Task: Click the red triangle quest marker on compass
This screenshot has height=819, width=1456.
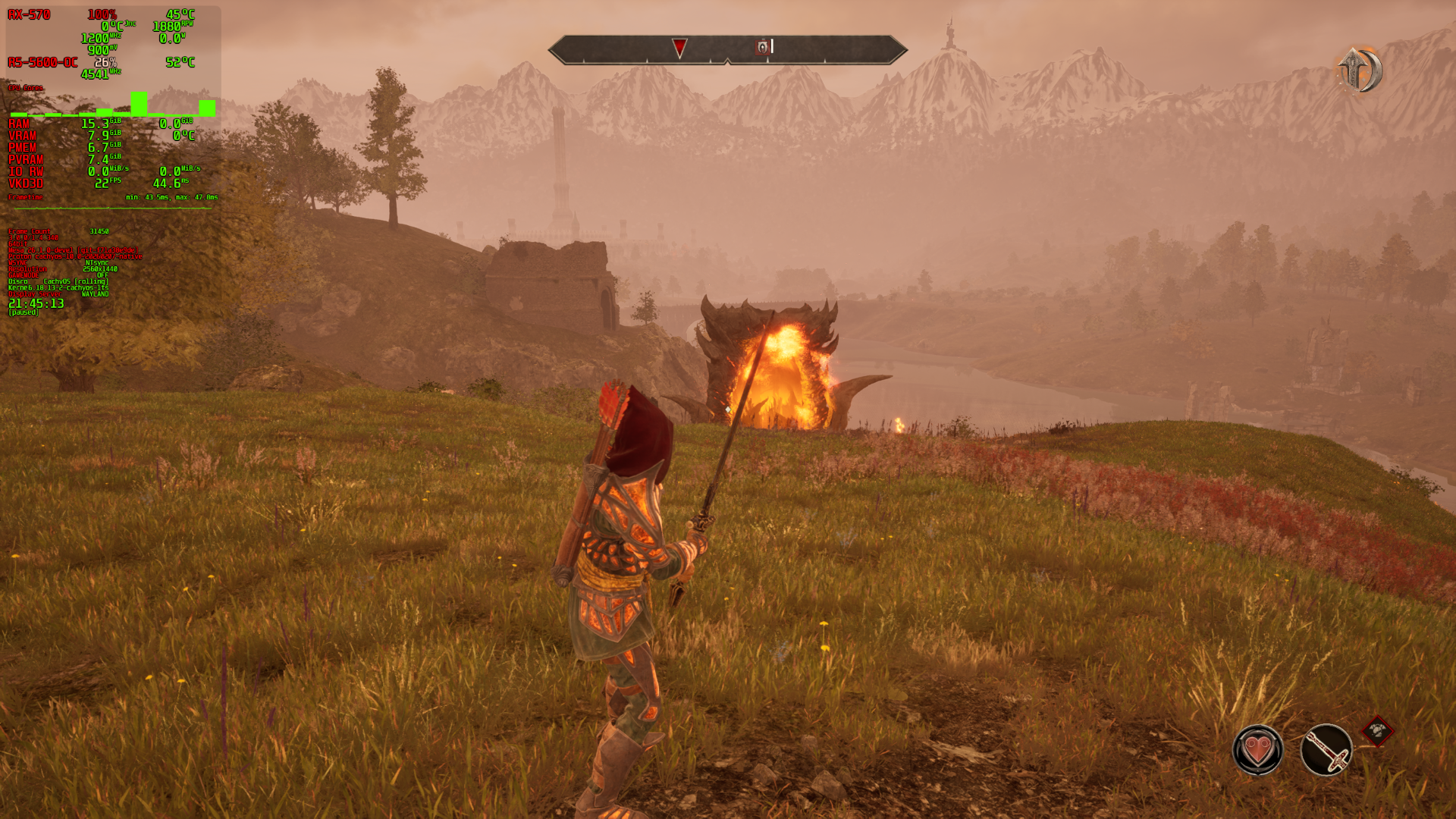Action: (679, 48)
